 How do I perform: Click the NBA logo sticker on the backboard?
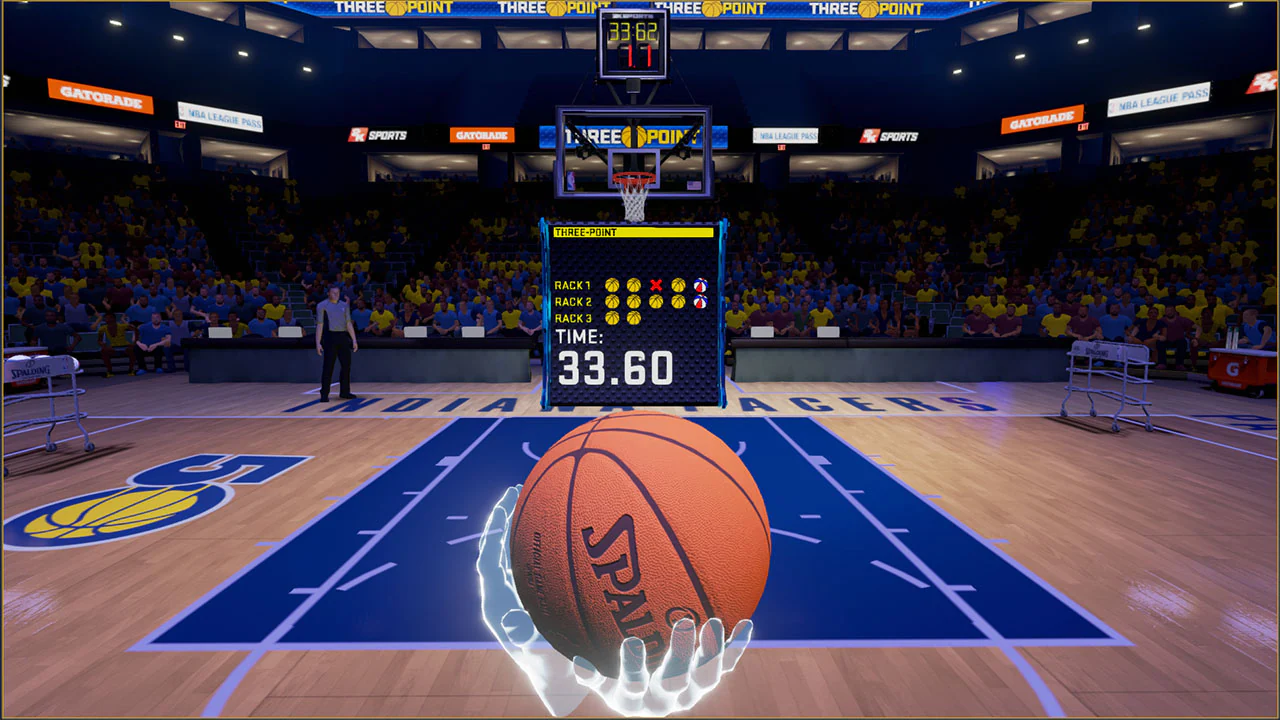[x=571, y=181]
